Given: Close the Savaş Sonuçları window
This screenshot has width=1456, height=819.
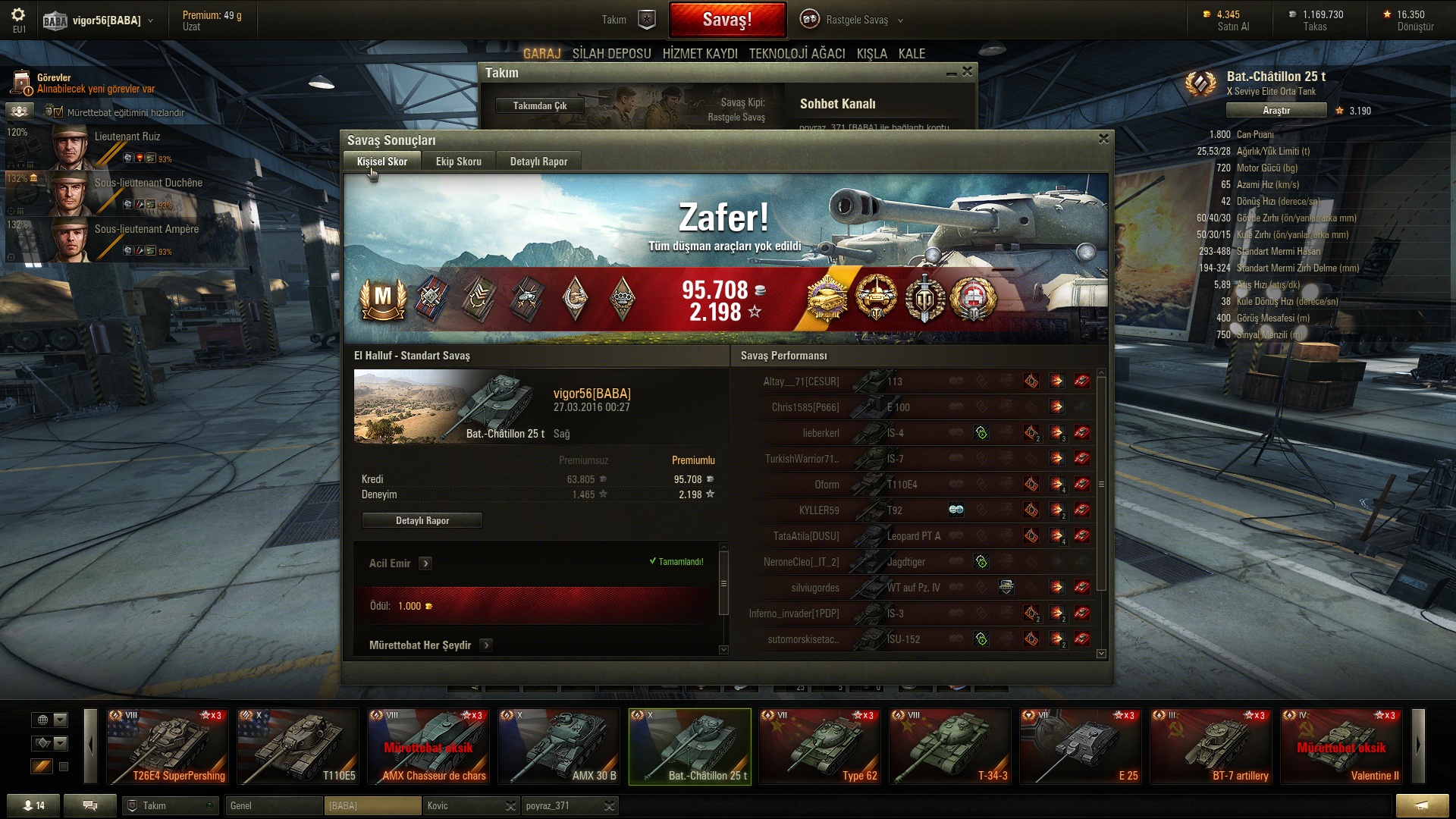Looking at the screenshot, I should click(1103, 139).
